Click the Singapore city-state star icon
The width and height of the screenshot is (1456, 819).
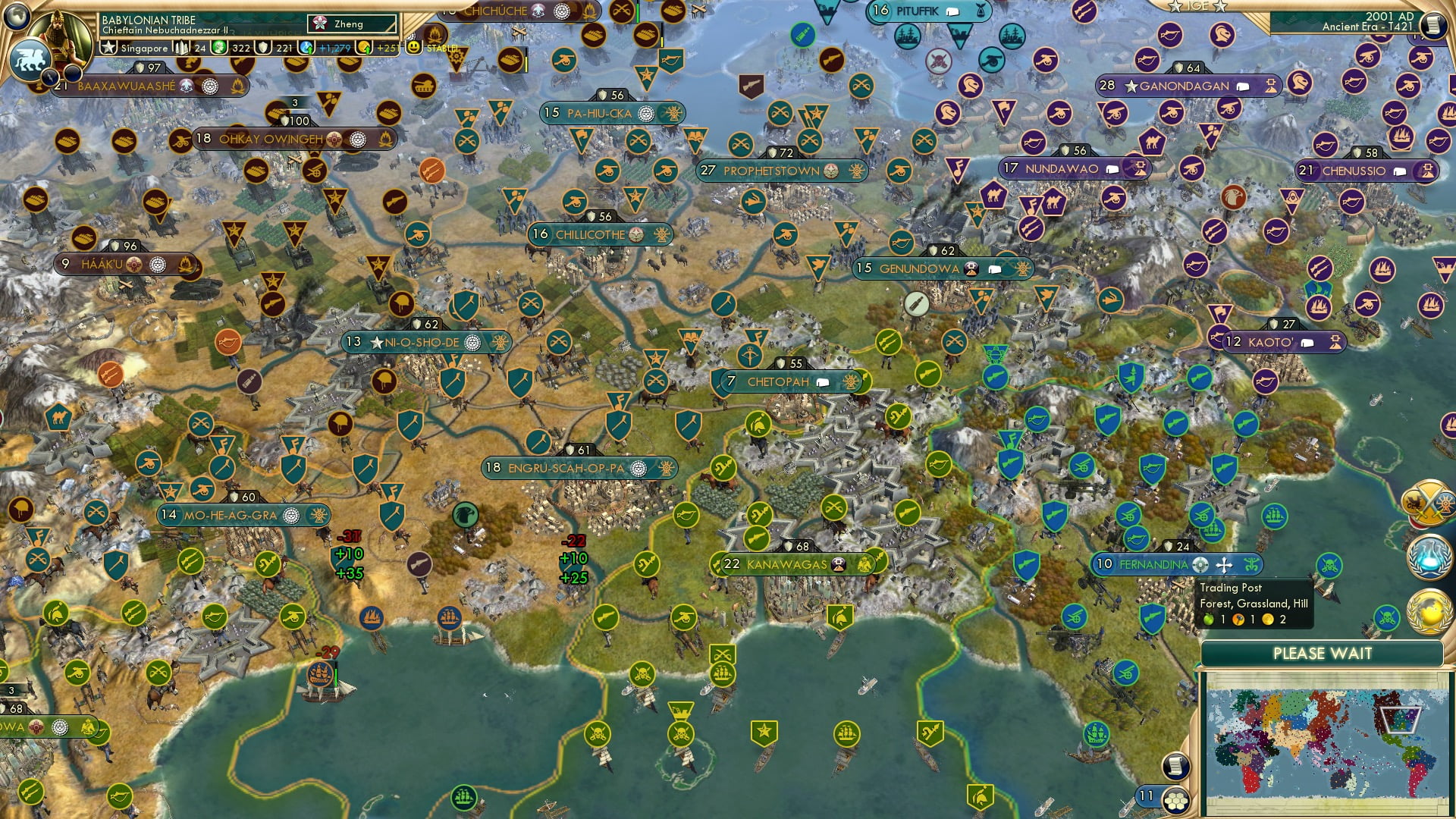click(x=107, y=47)
